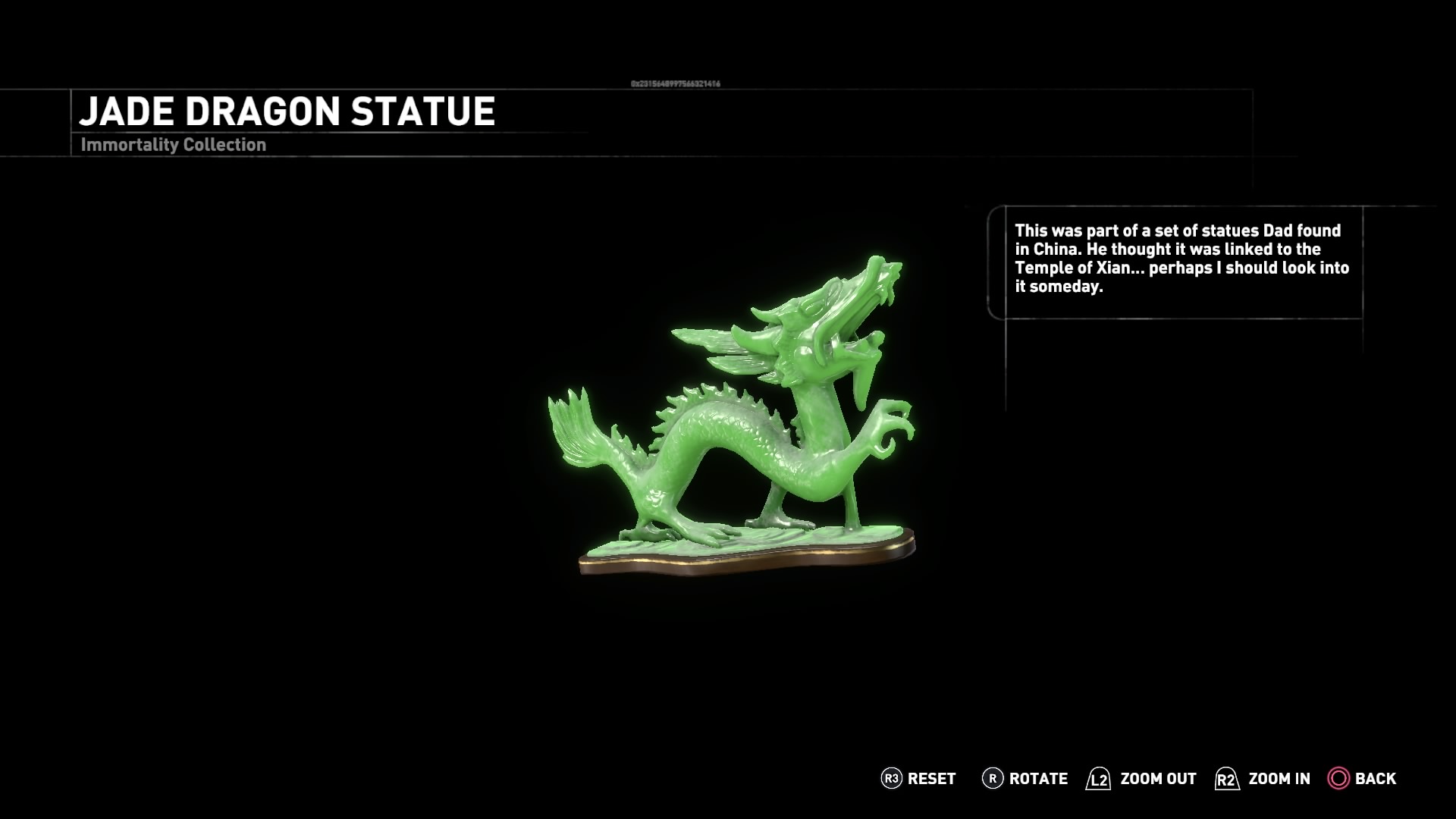The width and height of the screenshot is (1456, 819).
Task: Click the R button rotate icon
Action: (x=993, y=779)
